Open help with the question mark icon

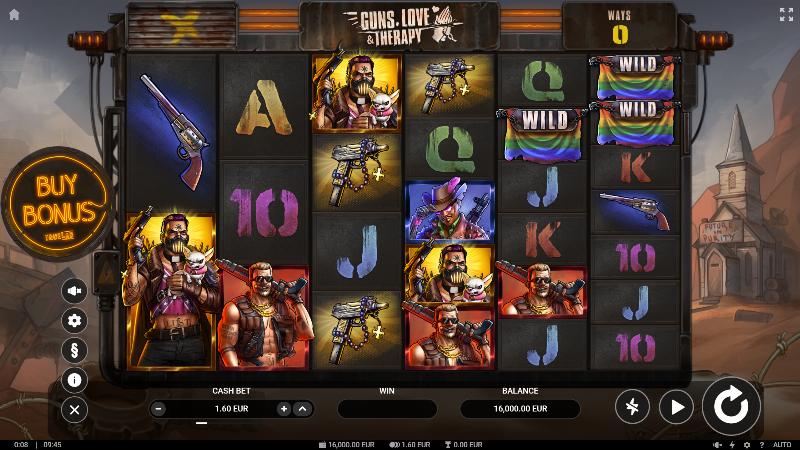pyautogui.click(x=761, y=444)
